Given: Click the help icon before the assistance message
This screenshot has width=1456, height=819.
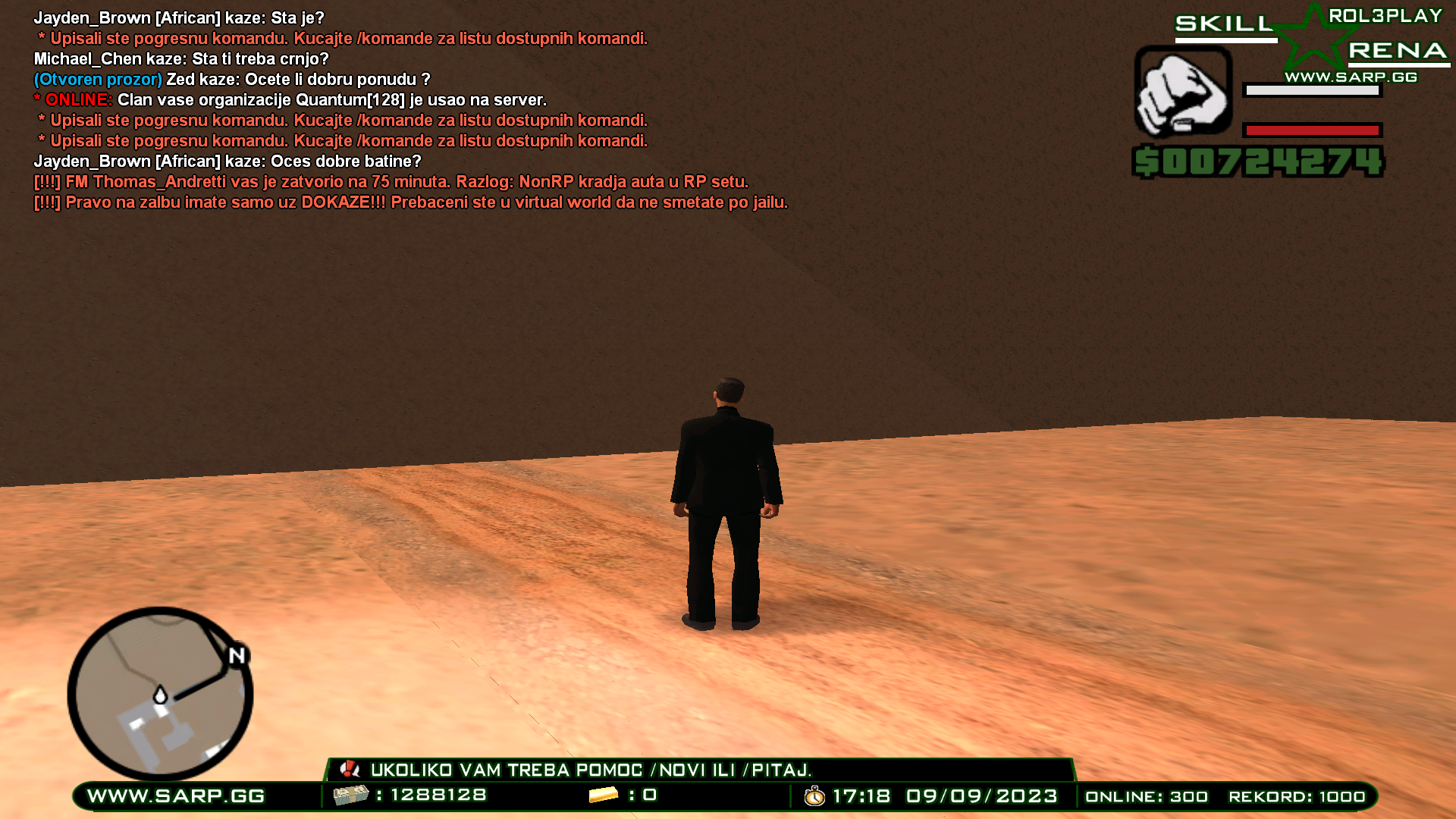Looking at the screenshot, I should tap(350, 769).
